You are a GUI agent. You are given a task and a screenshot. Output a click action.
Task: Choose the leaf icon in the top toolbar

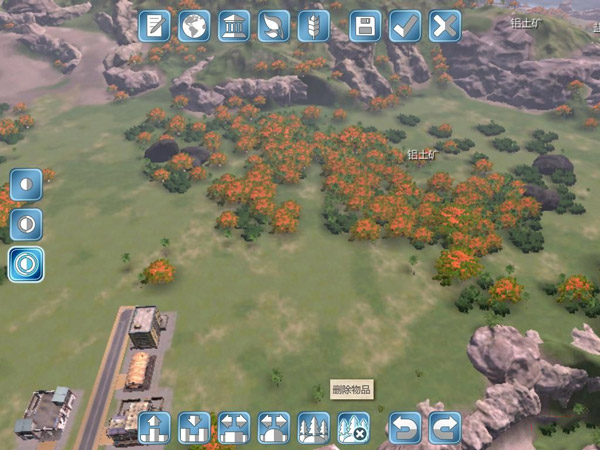point(274,26)
